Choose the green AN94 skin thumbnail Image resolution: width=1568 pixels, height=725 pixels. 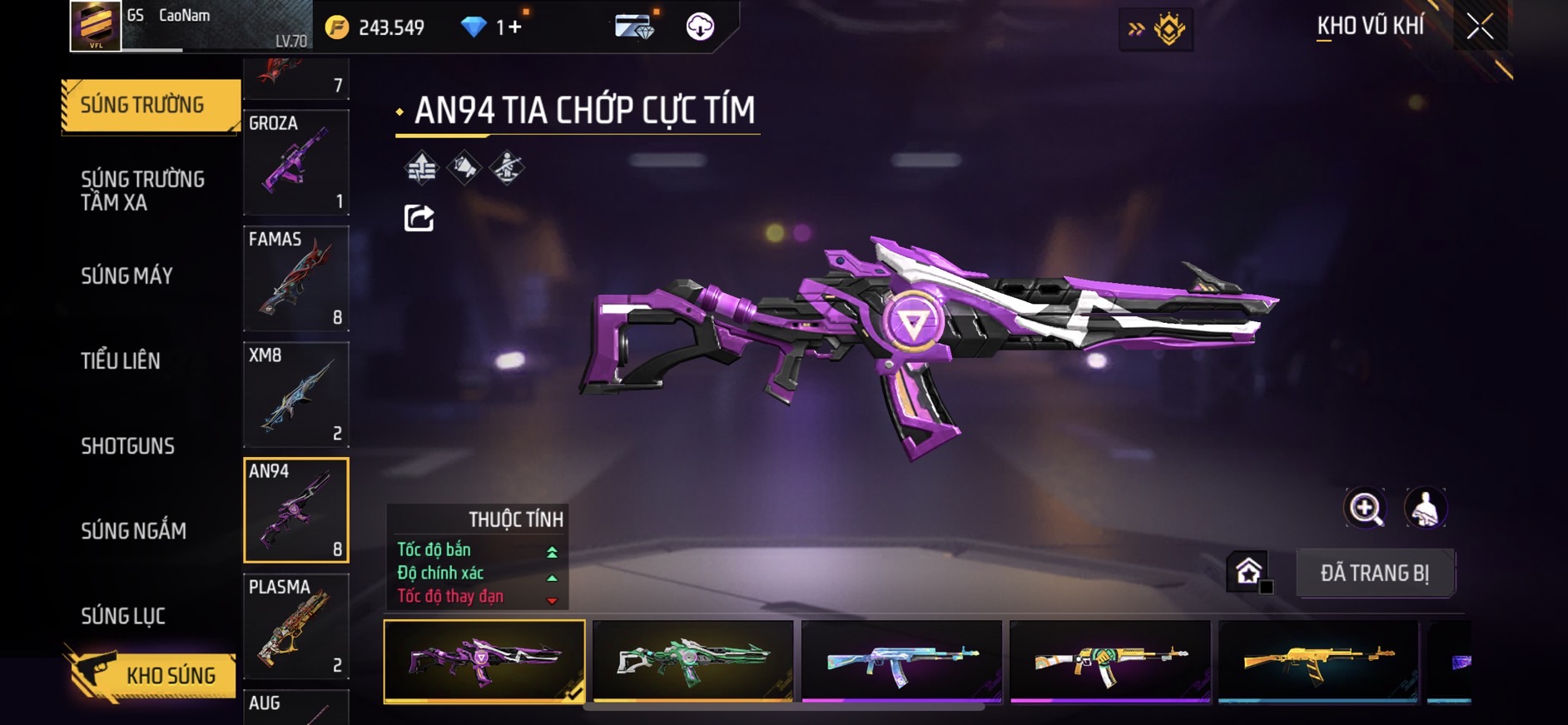click(x=692, y=661)
